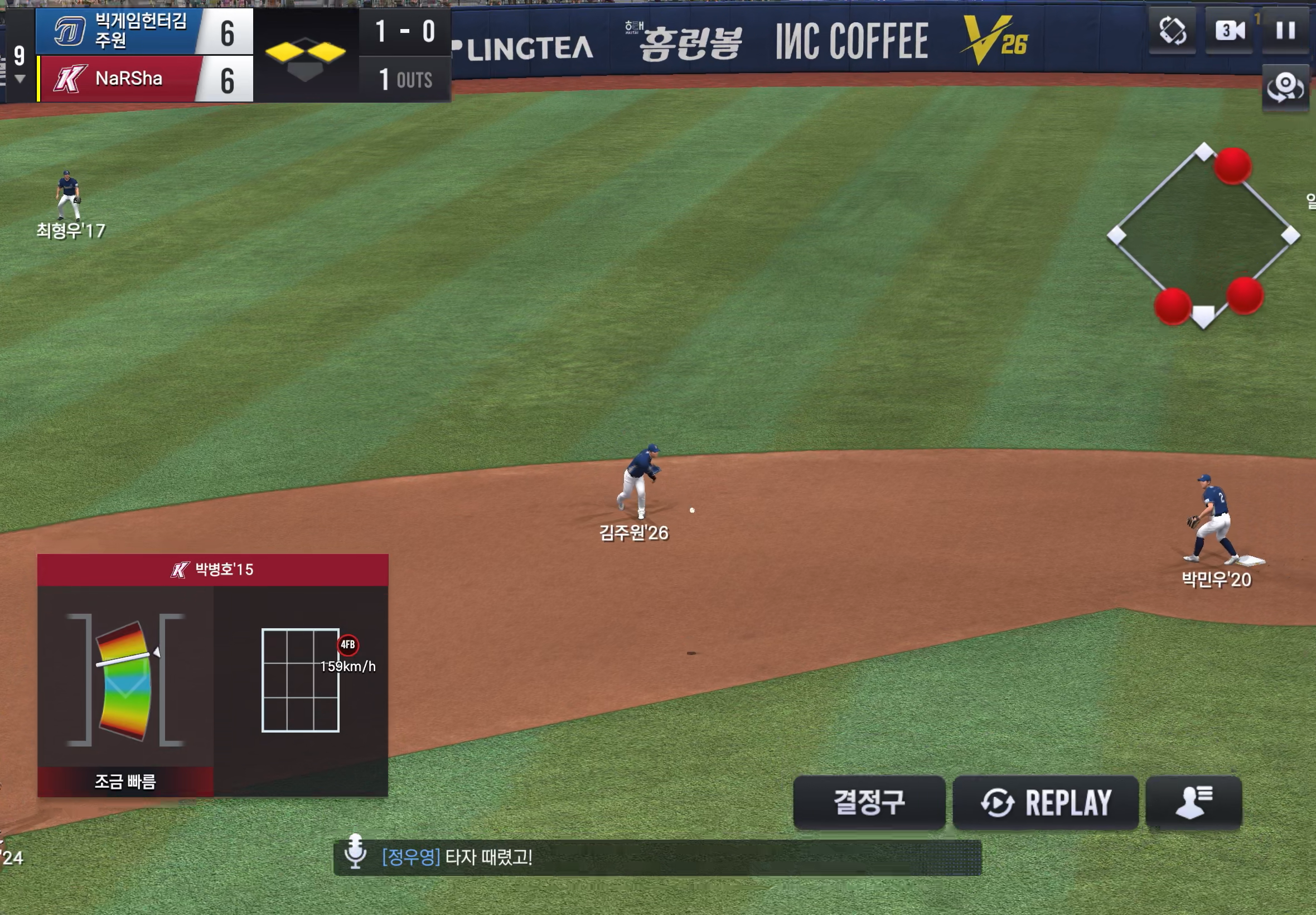Tap the microphone commentary icon
This screenshot has width=1316, height=915.
point(355,851)
